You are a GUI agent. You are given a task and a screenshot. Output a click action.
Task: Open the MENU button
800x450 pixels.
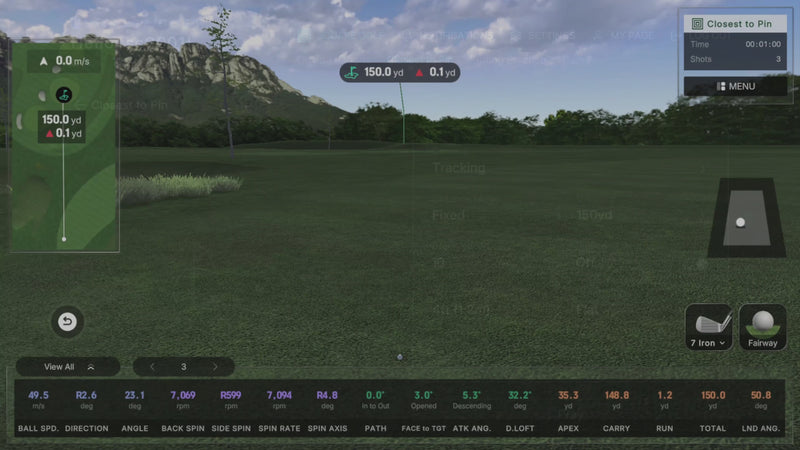coord(735,86)
